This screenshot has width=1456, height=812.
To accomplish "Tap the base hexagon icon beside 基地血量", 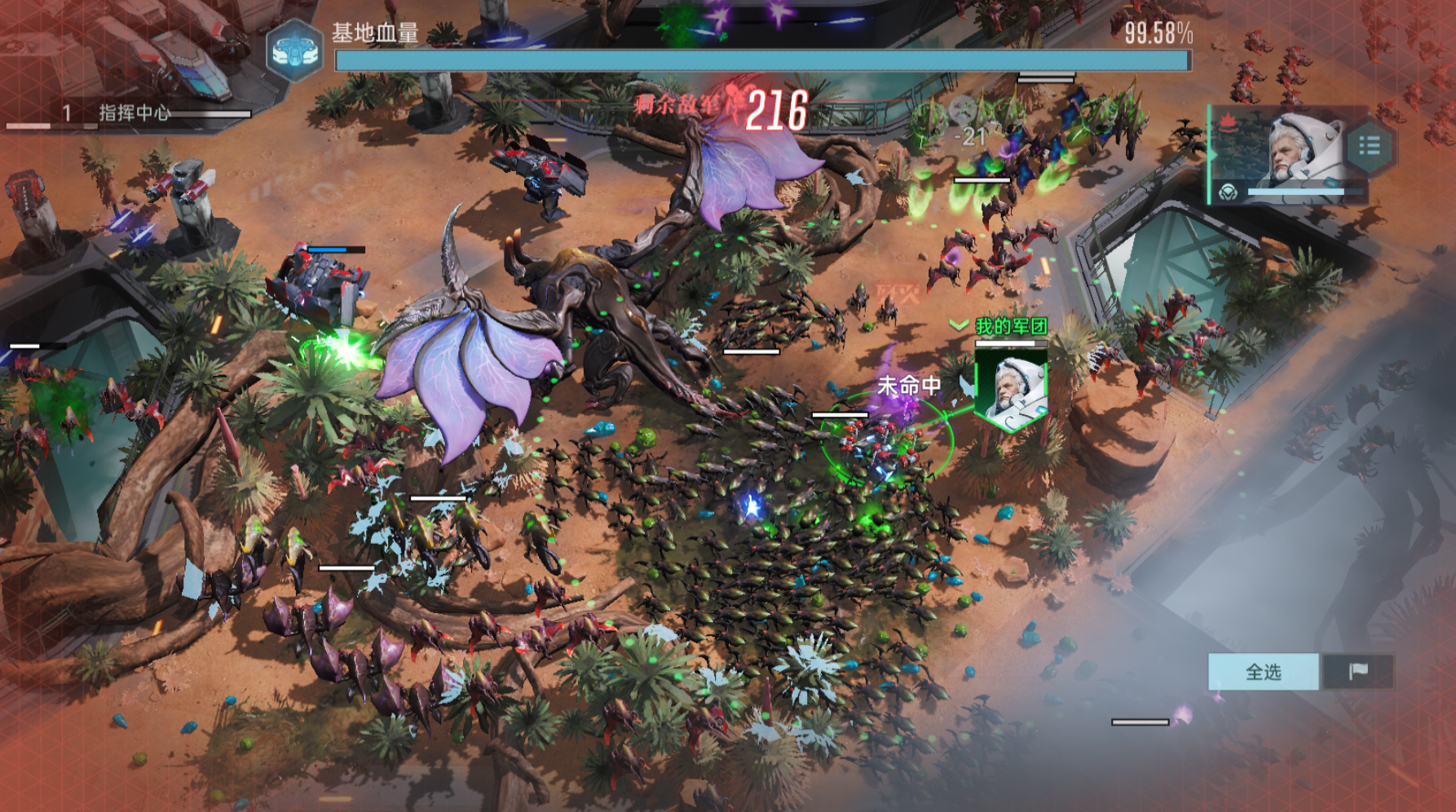I will [294, 51].
